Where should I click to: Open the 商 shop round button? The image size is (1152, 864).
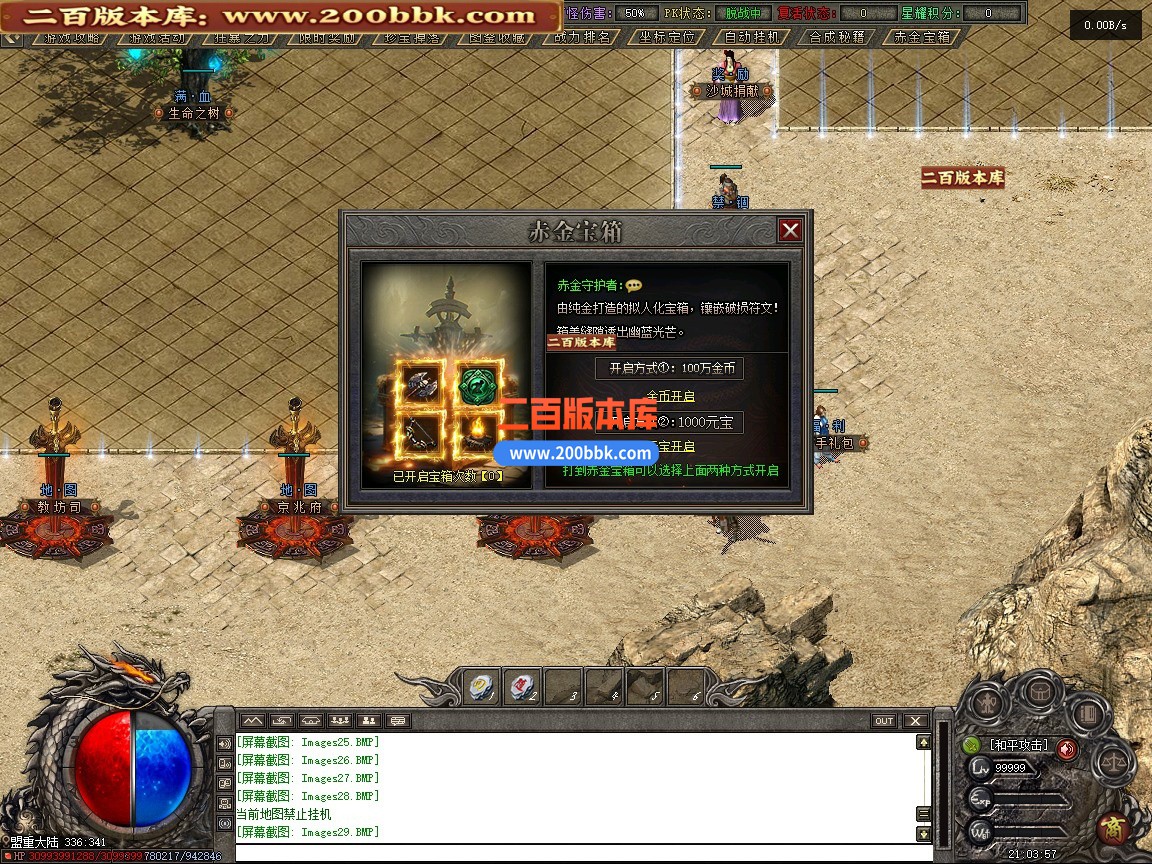[x=1111, y=828]
